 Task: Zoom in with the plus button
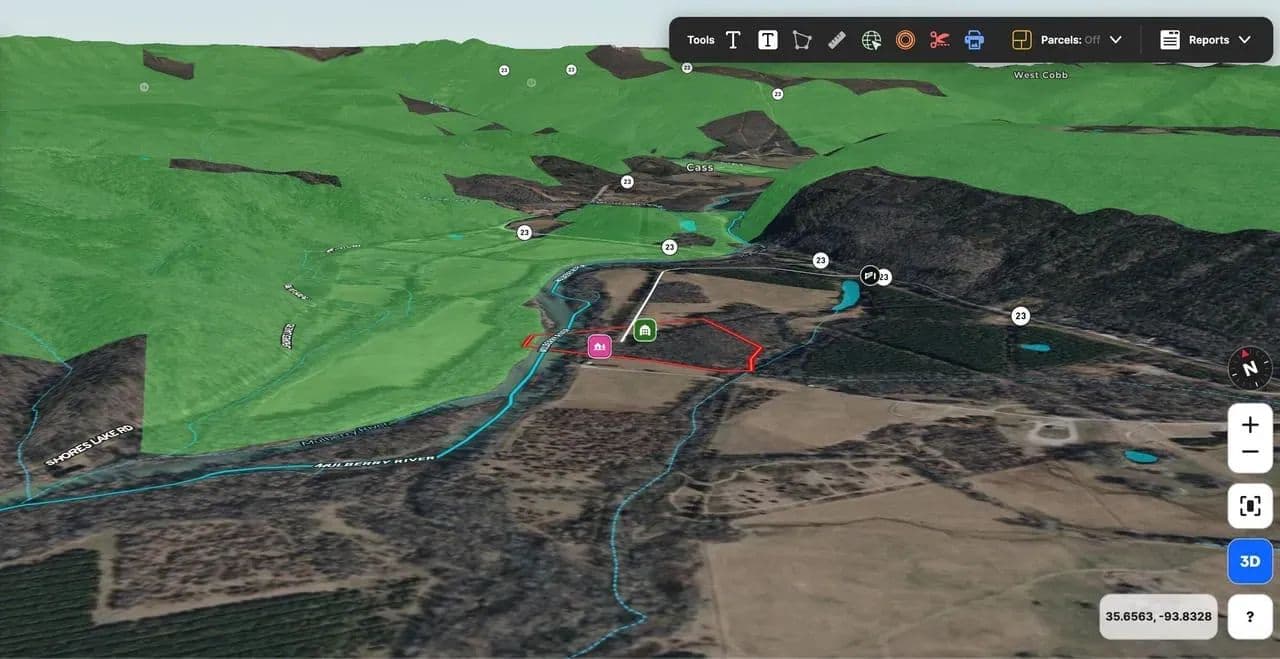[x=1250, y=424]
